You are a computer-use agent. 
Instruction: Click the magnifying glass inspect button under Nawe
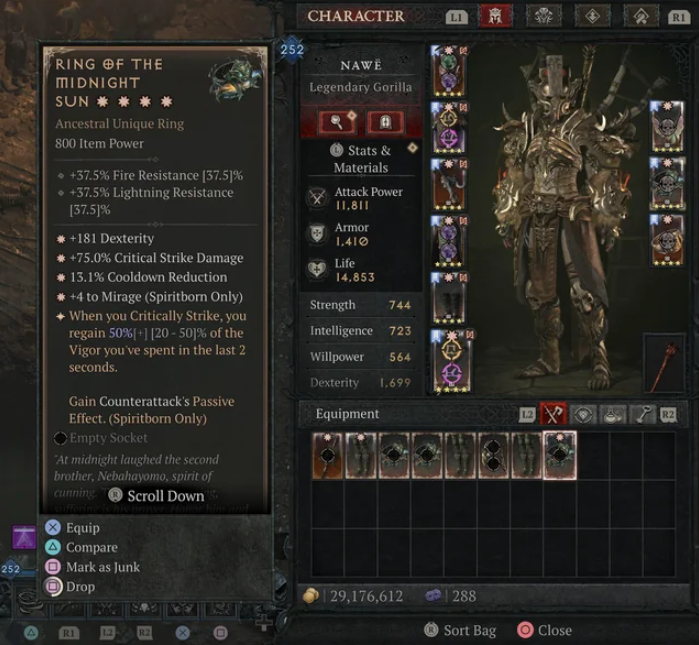click(x=338, y=122)
